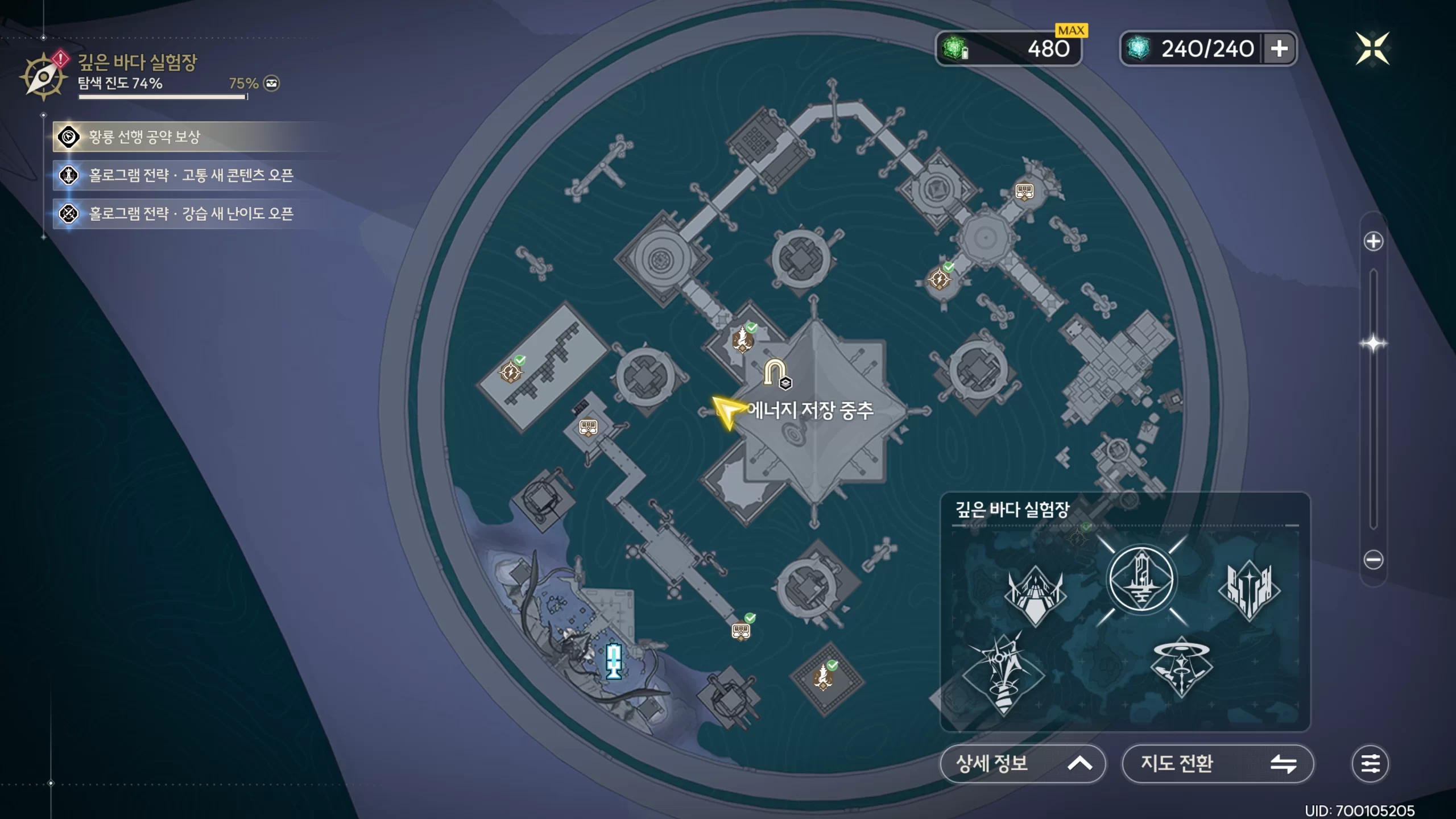
Task: Zoom out the map with minus button
Action: tap(1373, 560)
